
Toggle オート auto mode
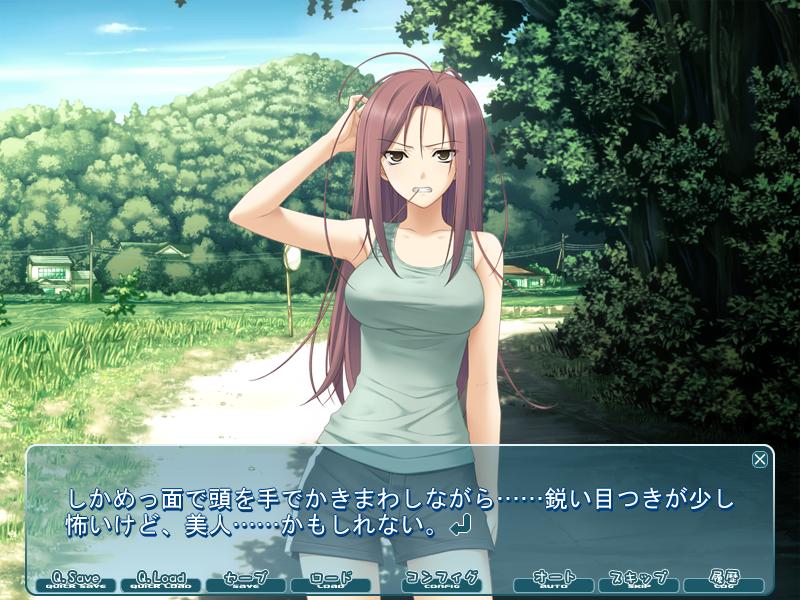[554, 581]
